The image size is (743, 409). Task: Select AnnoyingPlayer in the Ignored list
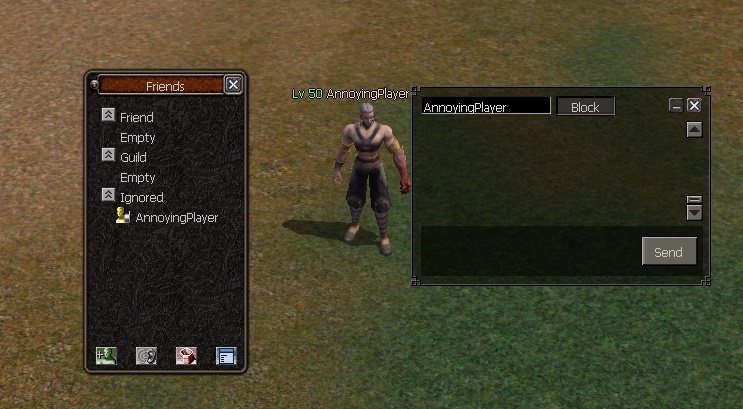(x=176, y=217)
